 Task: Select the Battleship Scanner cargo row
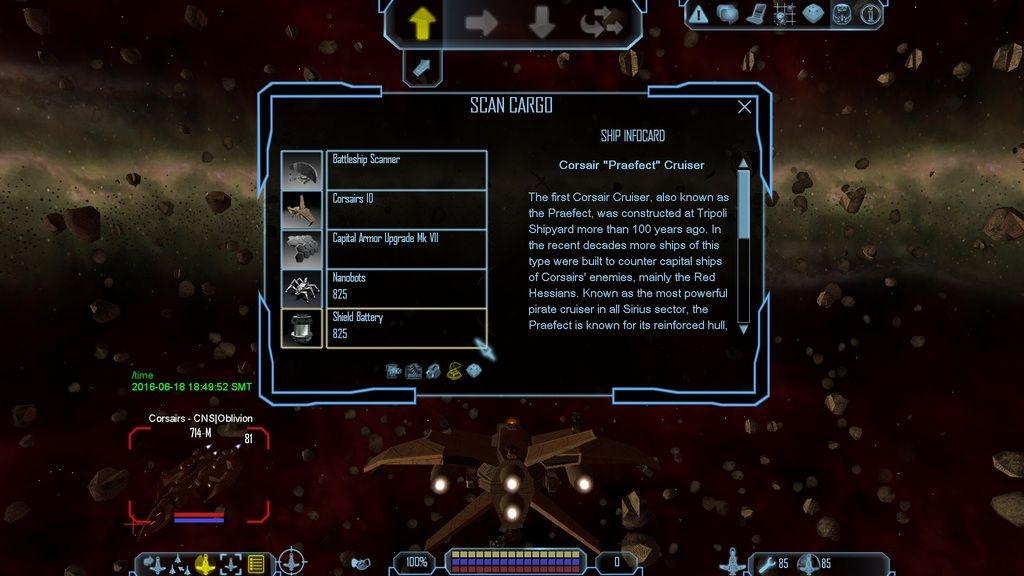coord(406,169)
